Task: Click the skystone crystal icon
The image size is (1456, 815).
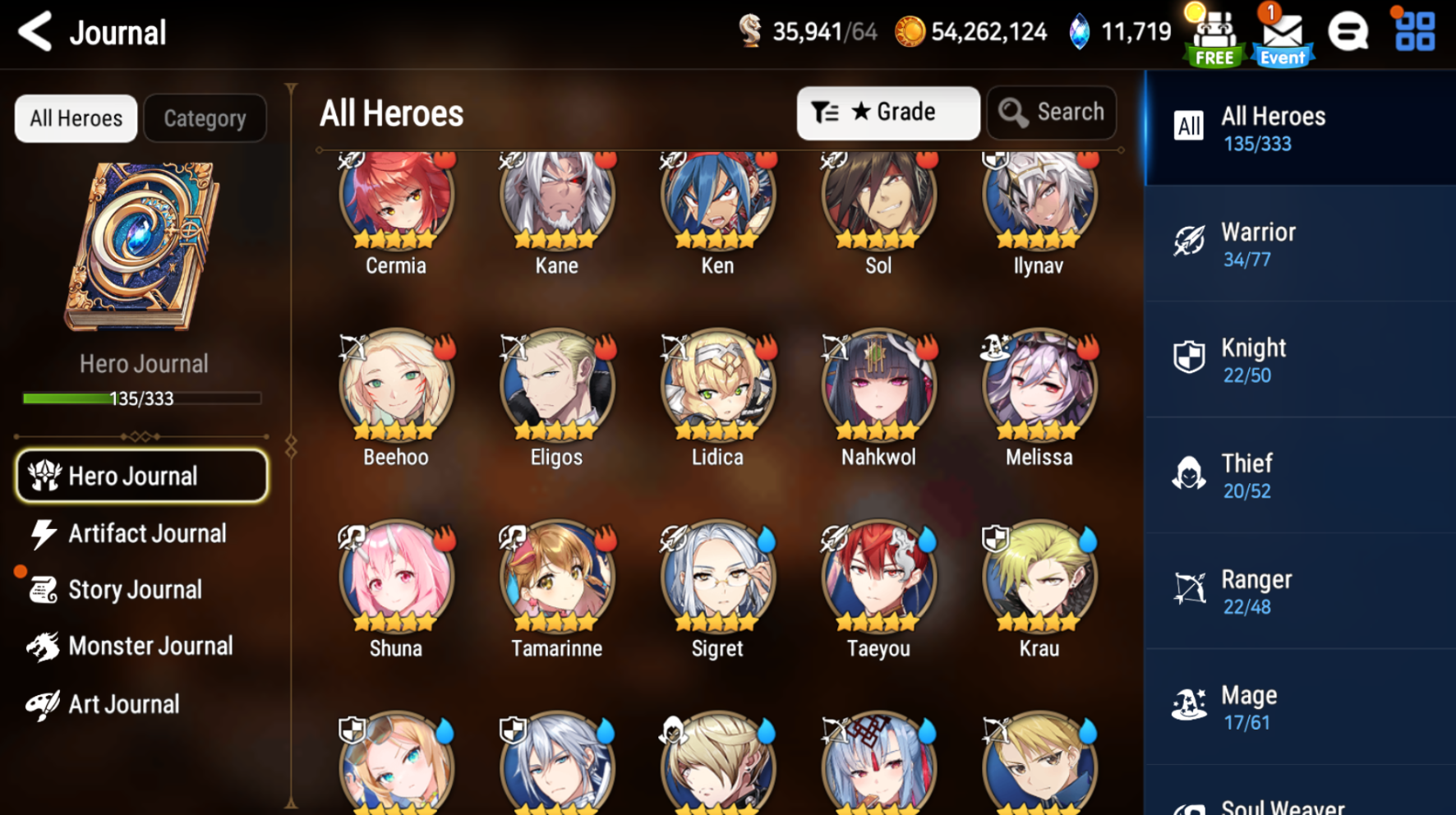Action: tap(1080, 31)
